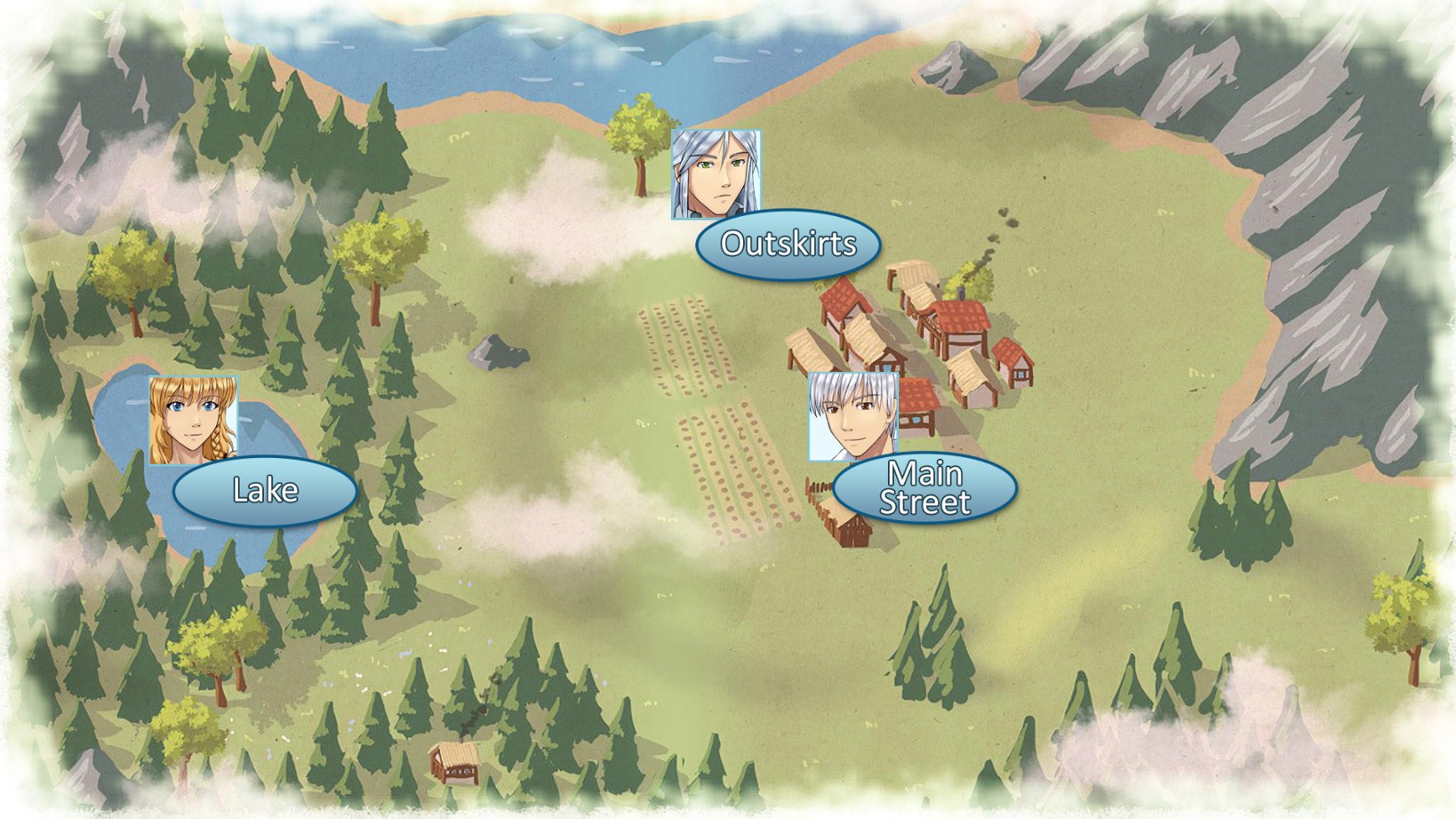
Task: Click the long silver-haired man's portrait
Action: (x=716, y=174)
